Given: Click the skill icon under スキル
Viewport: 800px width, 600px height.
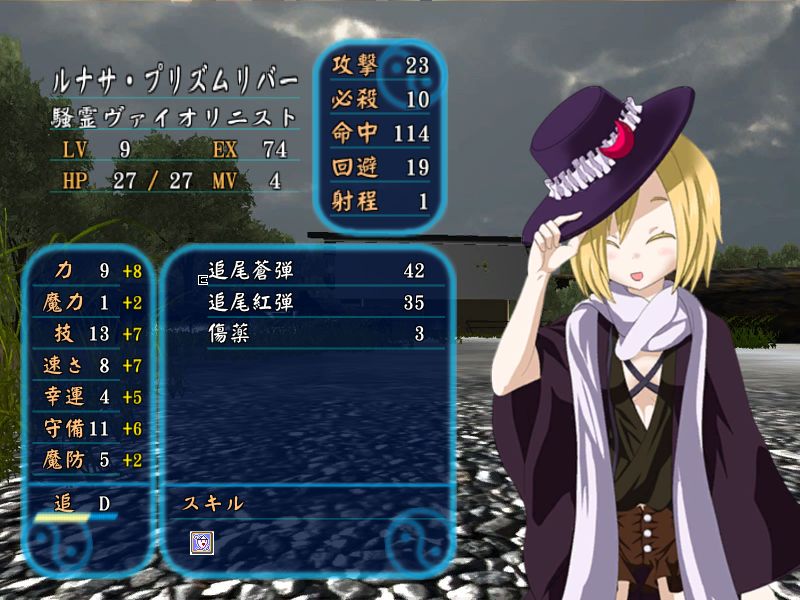Looking at the screenshot, I should (202, 542).
